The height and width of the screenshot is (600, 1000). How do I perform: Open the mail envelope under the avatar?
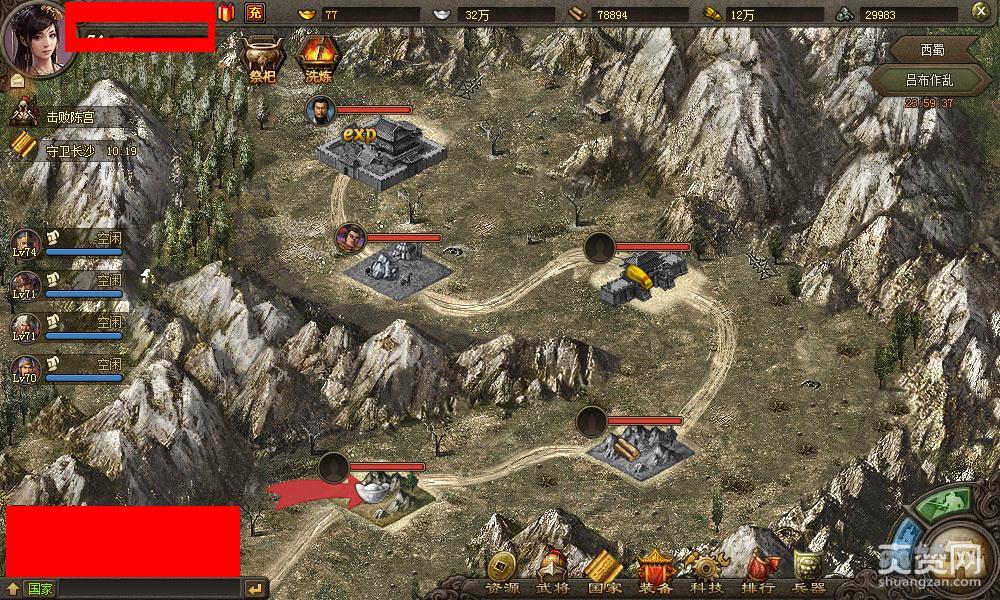point(17,80)
